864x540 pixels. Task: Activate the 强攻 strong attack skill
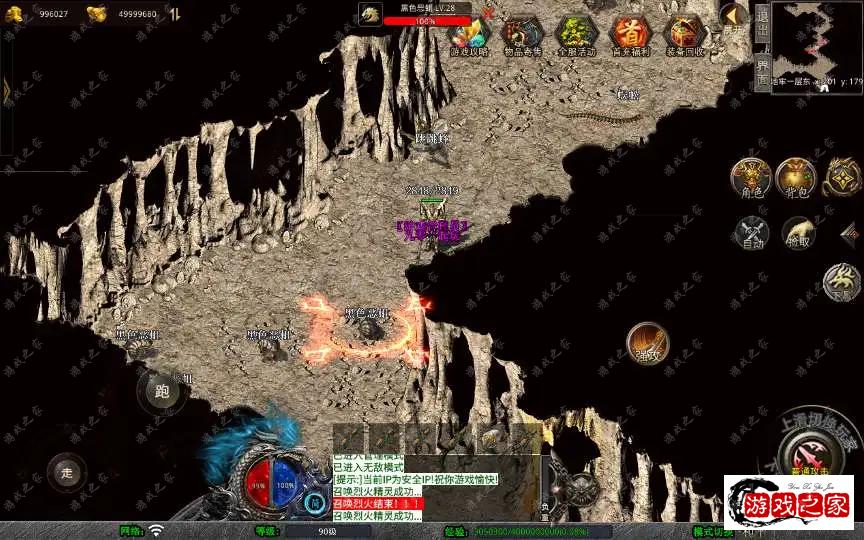(x=647, y=344)
